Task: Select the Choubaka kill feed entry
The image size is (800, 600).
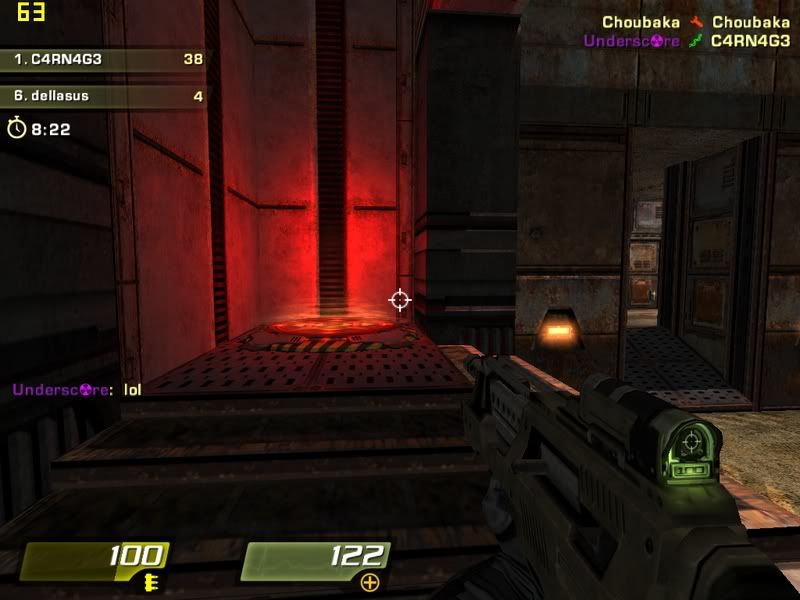Action: point(696,22)
